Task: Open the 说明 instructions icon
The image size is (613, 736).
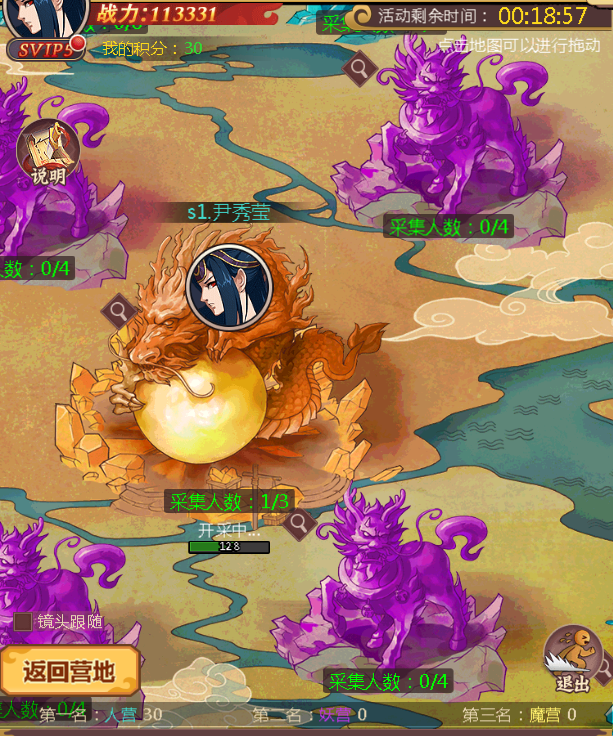Action: point(47,153)
